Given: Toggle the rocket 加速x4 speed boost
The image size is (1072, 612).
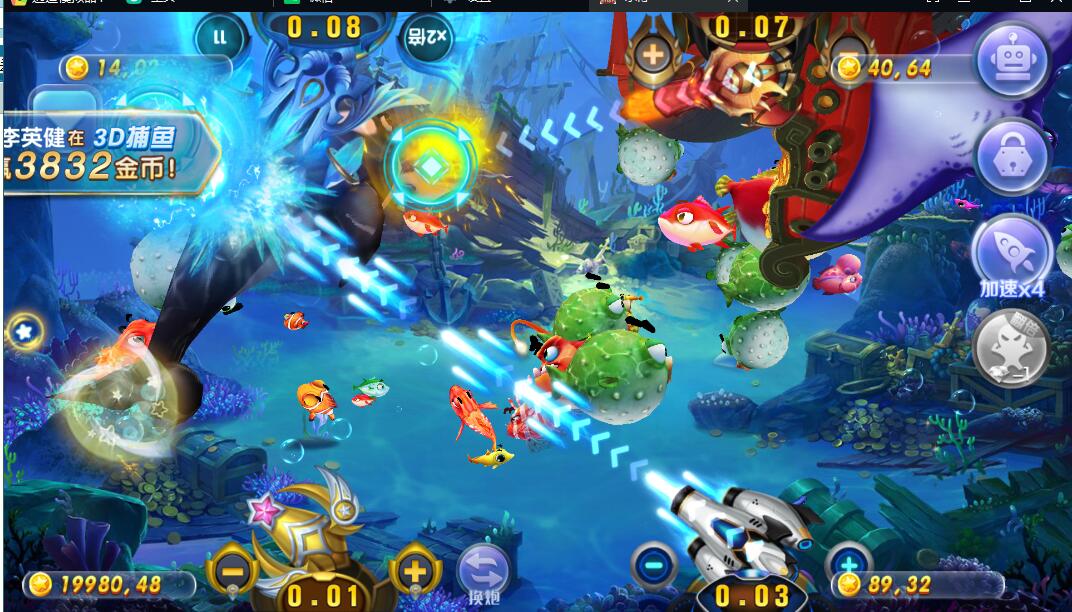Looking at the screenshot, I should (x=1011, y=252).
